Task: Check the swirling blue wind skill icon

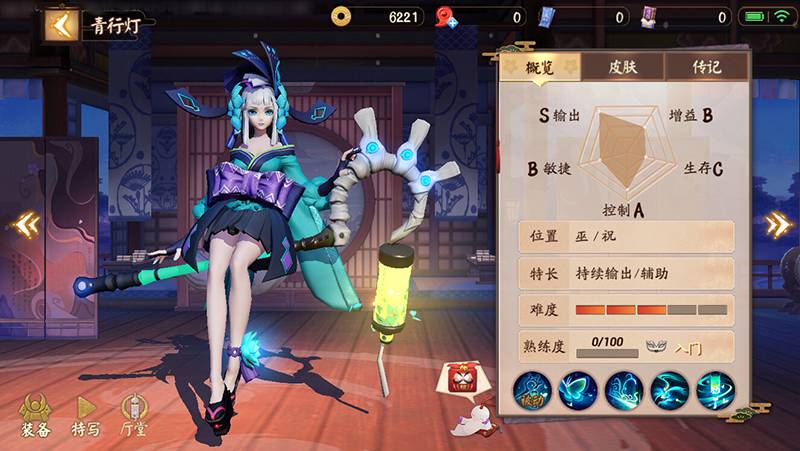Action: point(669,390)
